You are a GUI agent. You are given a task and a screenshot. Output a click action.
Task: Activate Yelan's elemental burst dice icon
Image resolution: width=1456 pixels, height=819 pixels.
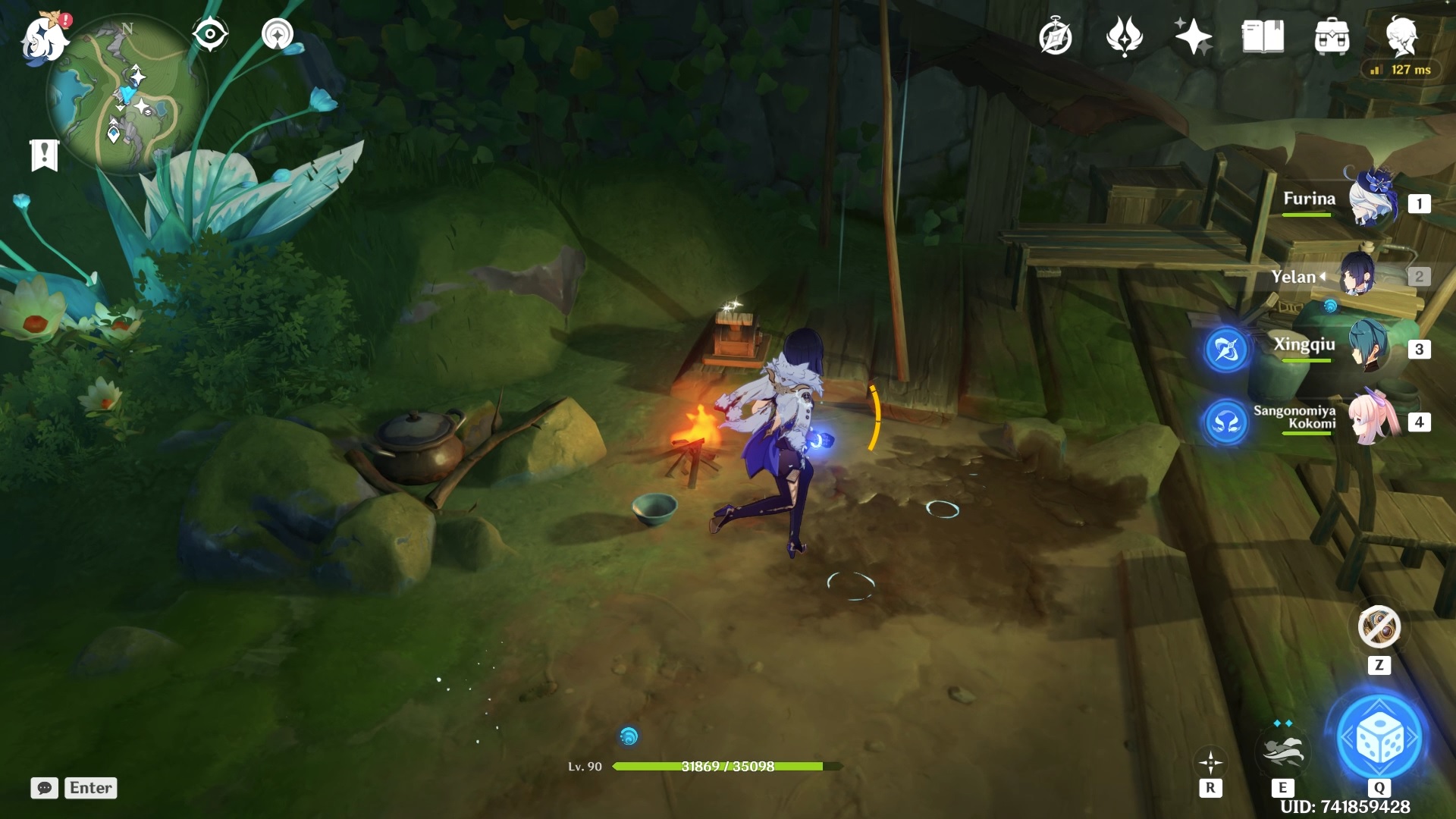[1379, 738]
